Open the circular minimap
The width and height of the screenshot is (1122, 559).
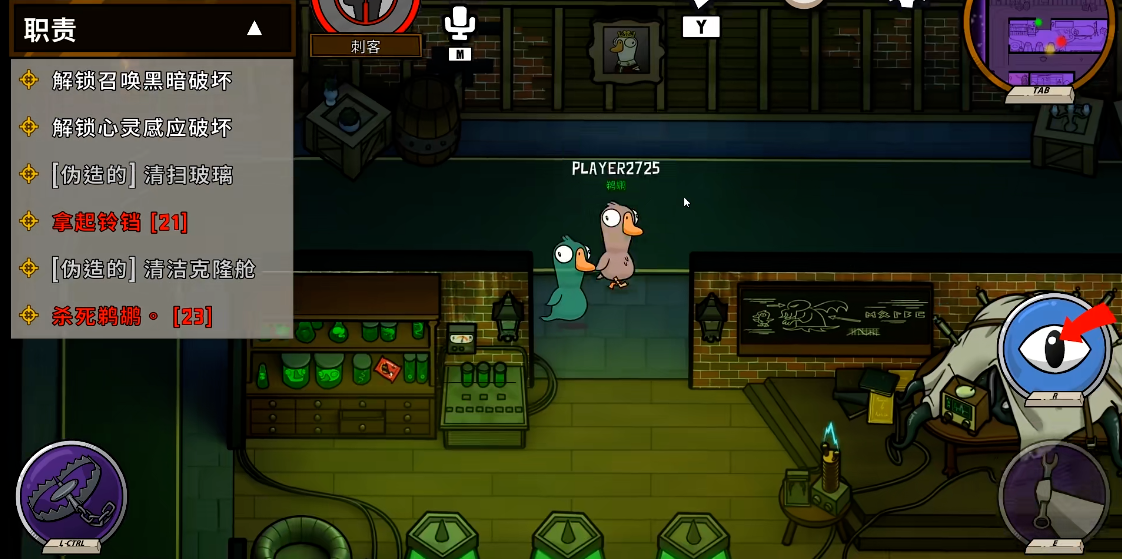[1038, 42]
